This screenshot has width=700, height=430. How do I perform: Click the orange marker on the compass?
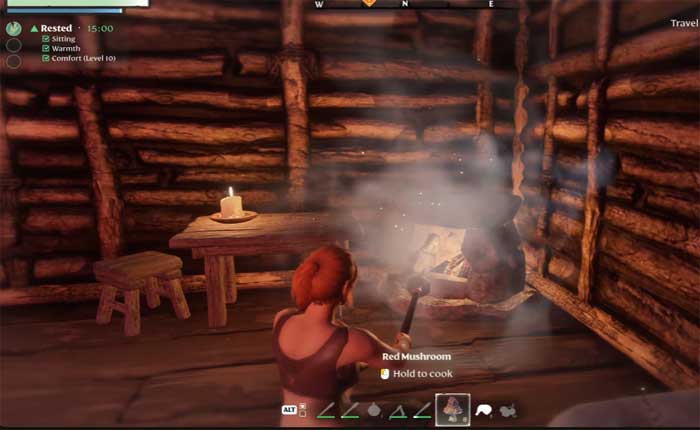coord(369,3)
